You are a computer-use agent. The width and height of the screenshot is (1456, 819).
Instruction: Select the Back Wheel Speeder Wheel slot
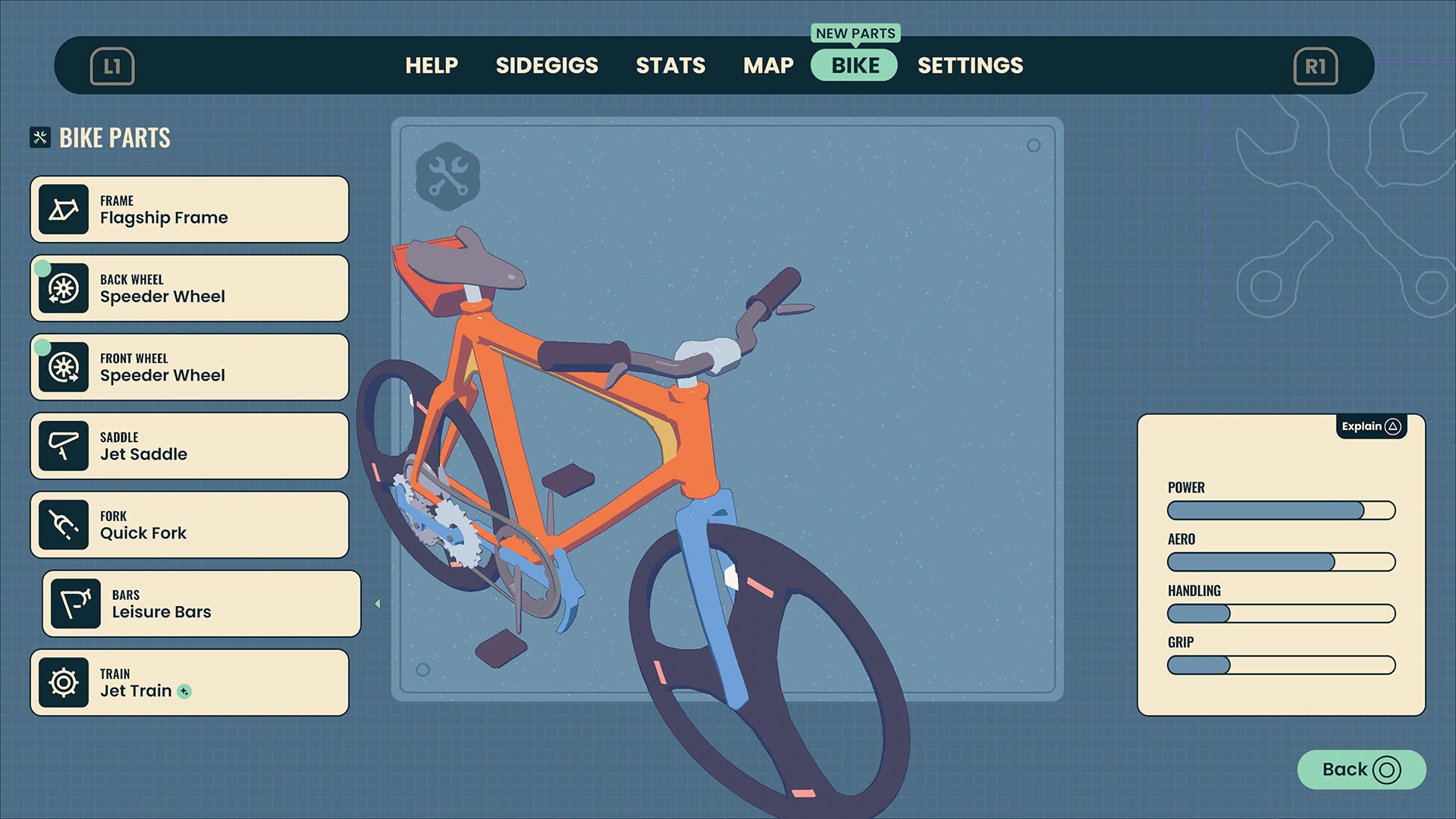(x=190, y=289)
